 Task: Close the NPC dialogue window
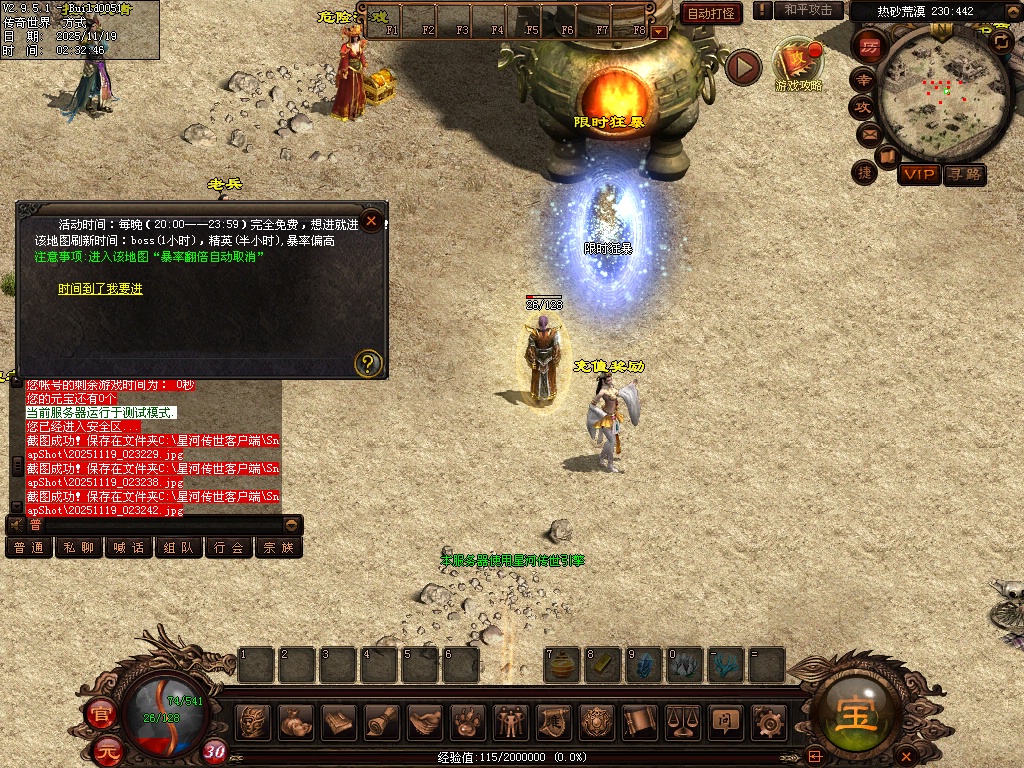click(372, 221)
